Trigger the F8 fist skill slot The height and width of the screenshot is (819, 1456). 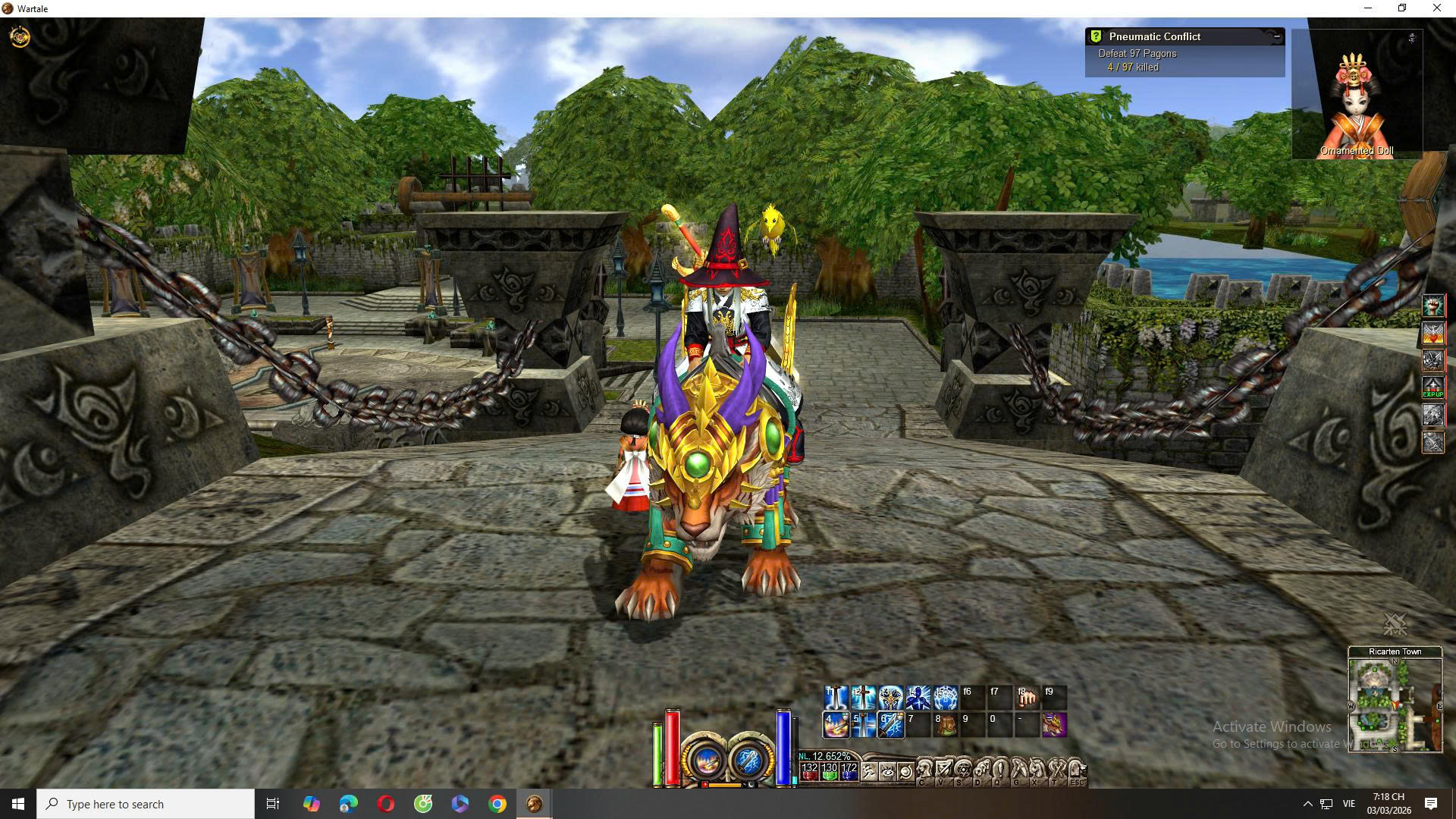(1027, 698)
